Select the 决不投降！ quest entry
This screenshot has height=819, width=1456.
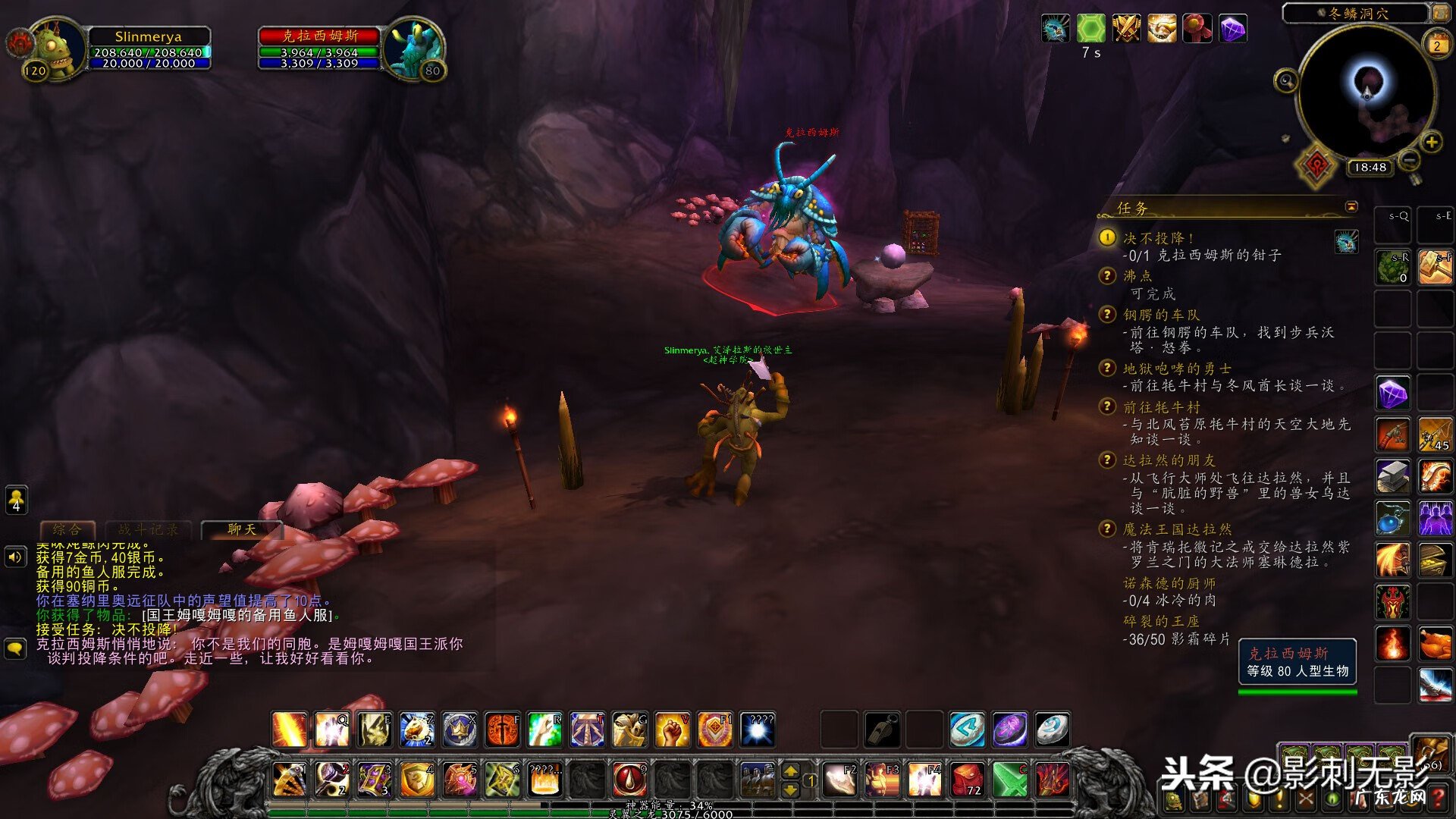tap(1158, 238)
